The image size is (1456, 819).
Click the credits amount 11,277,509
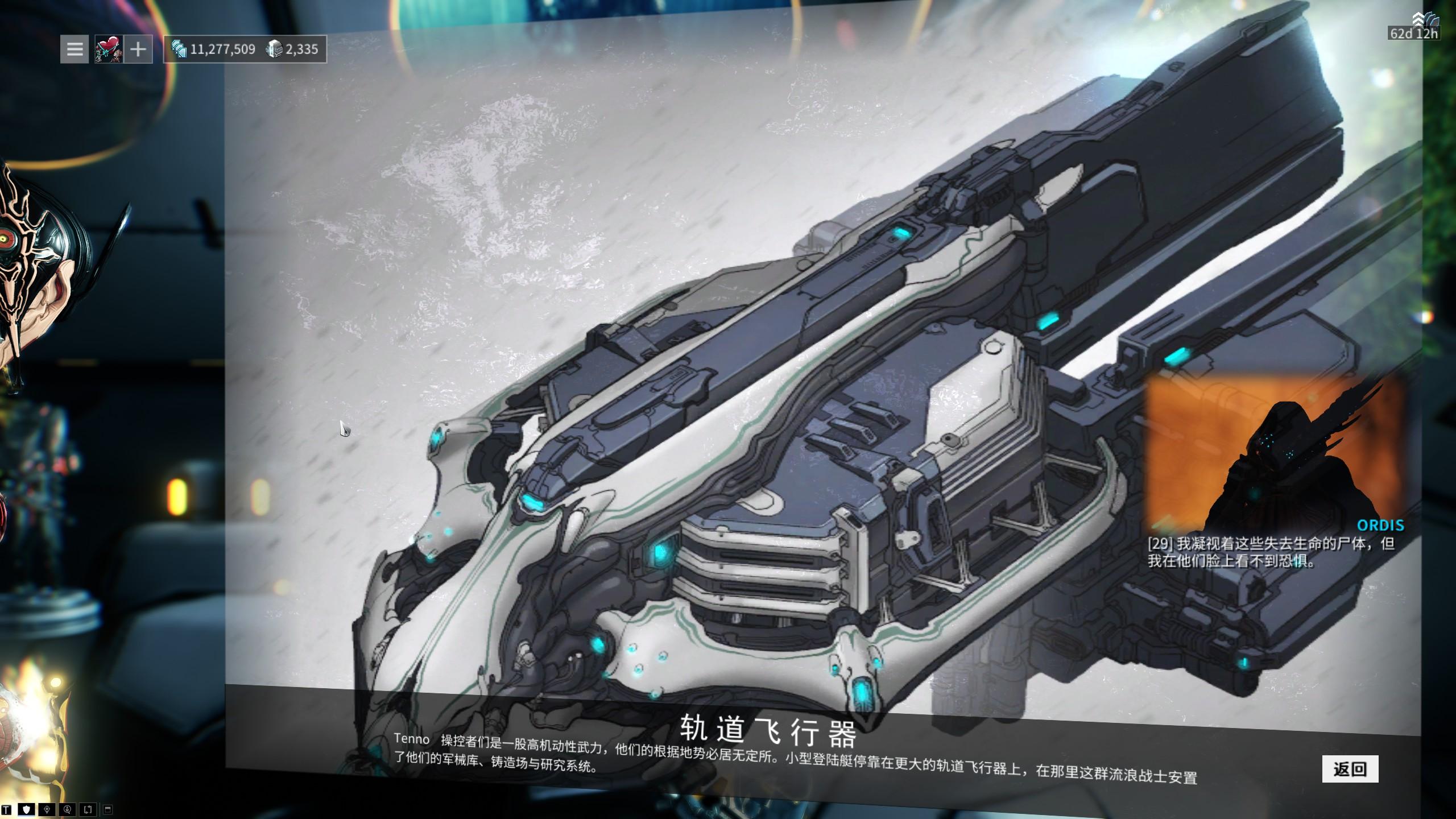[223, 49]
